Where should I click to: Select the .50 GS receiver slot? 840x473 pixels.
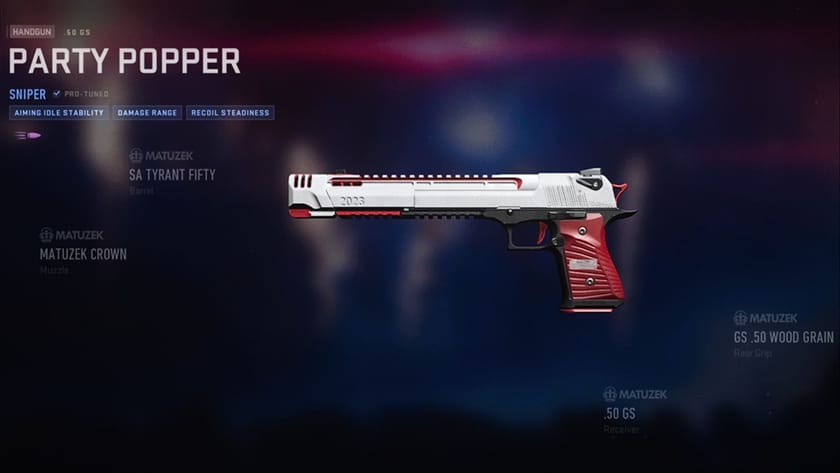pos(620,413)
